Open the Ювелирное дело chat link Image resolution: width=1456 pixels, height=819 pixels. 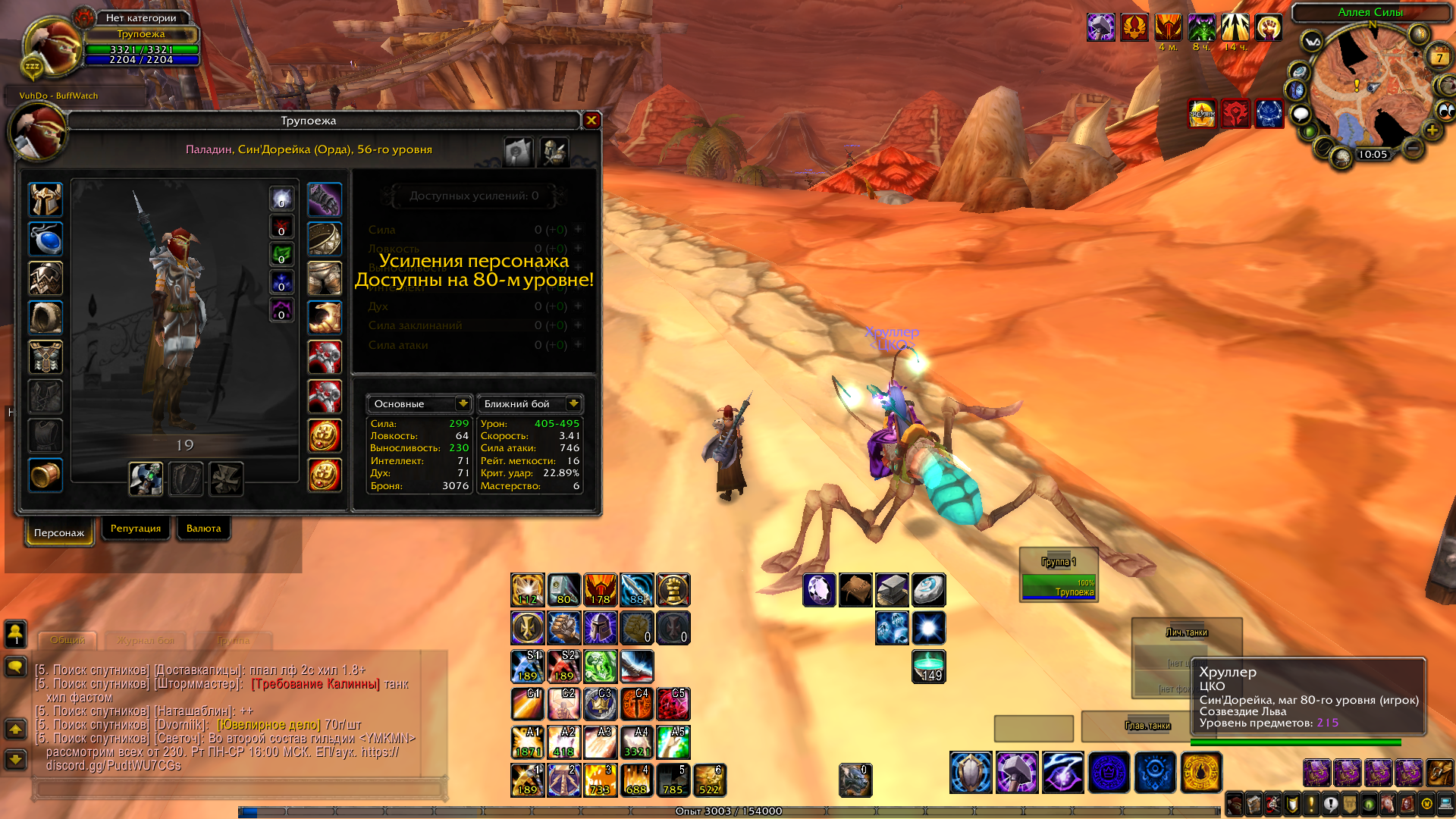click(268, 725)
